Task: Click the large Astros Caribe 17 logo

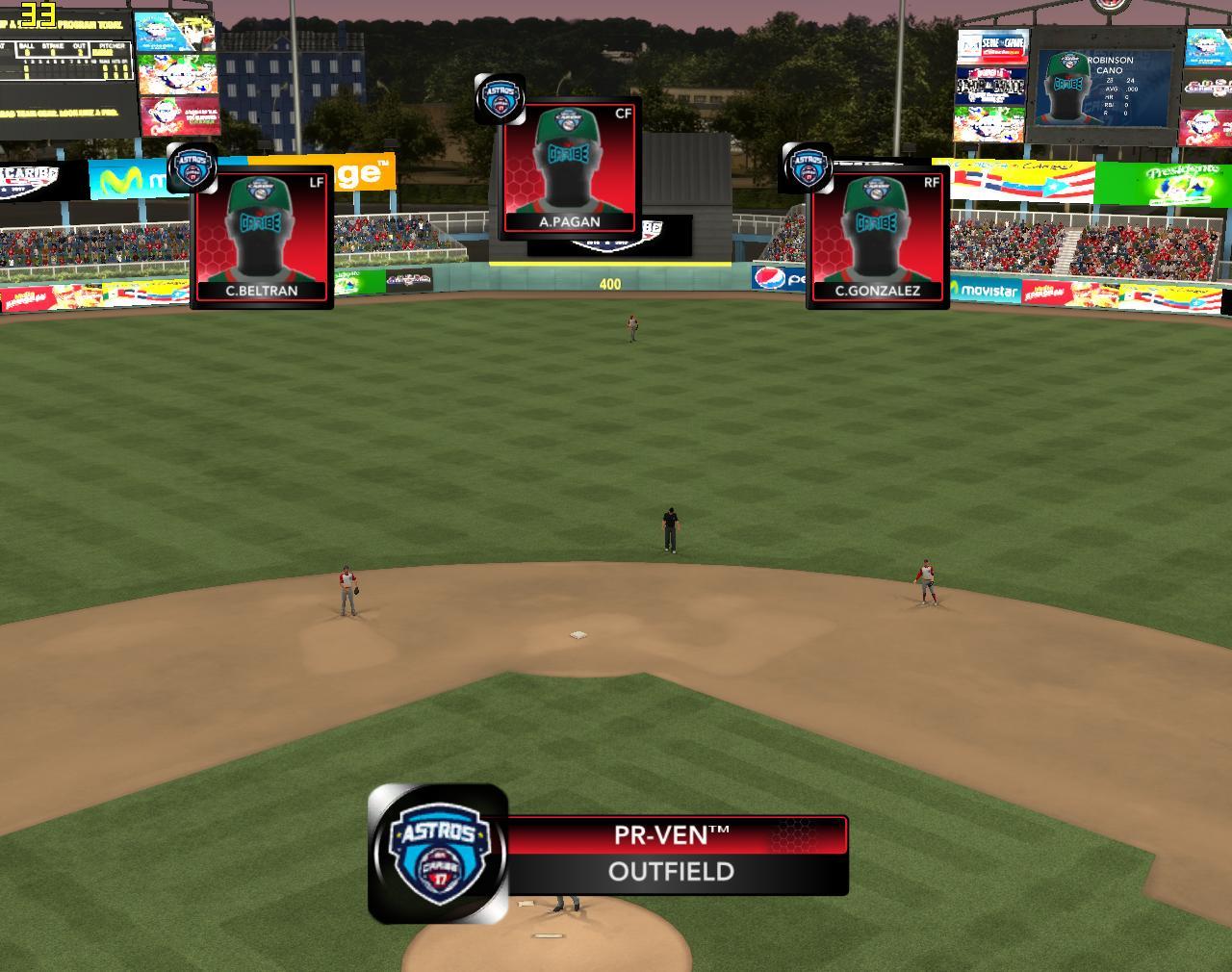Action: tap(439, 853)
